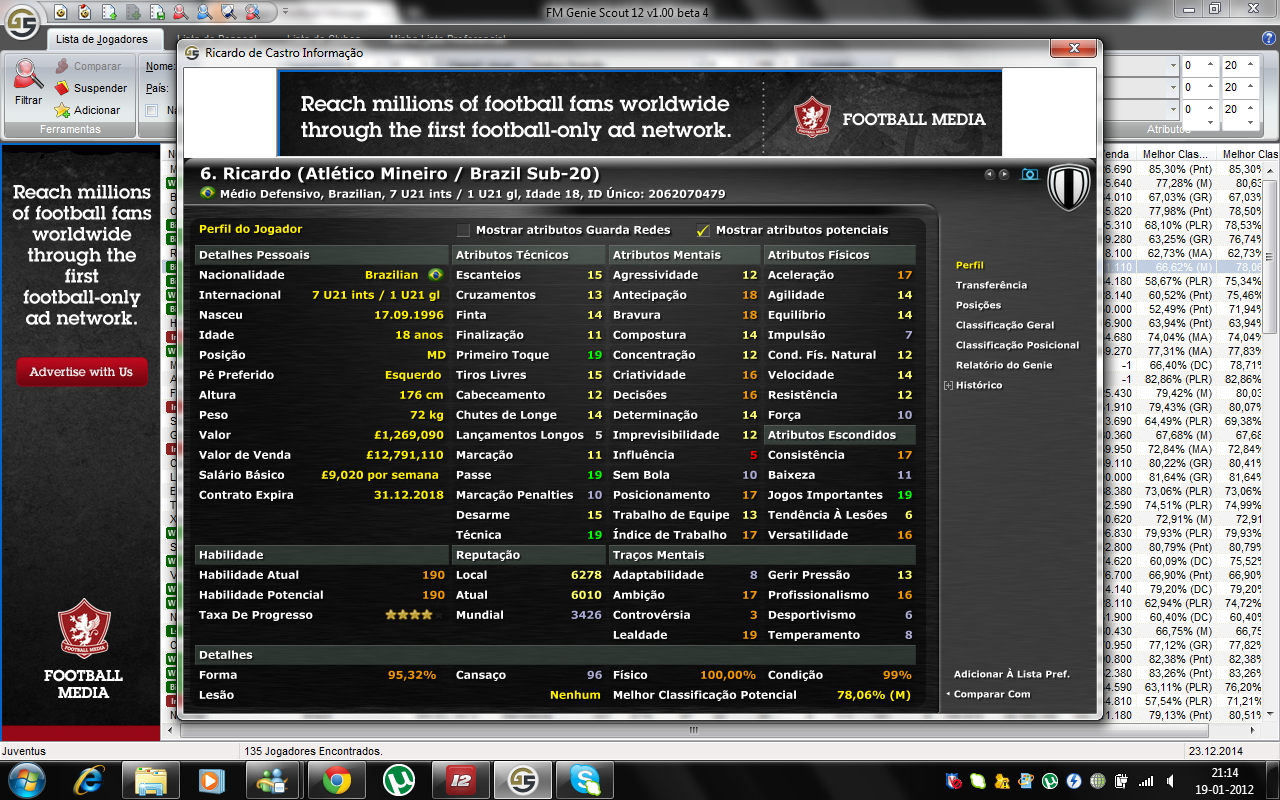1280x800 pixels.
Task: Click the club badge thumbnail in player header
Action: click(1068, 187)
